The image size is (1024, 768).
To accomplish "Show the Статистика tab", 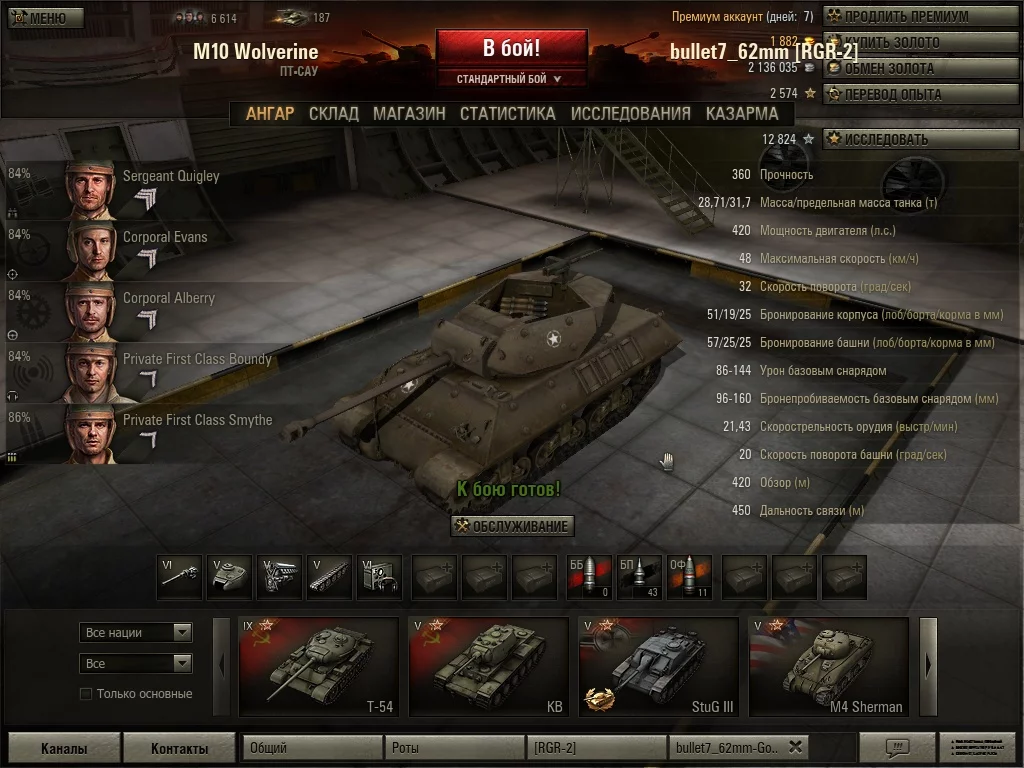I will [507, 113].
